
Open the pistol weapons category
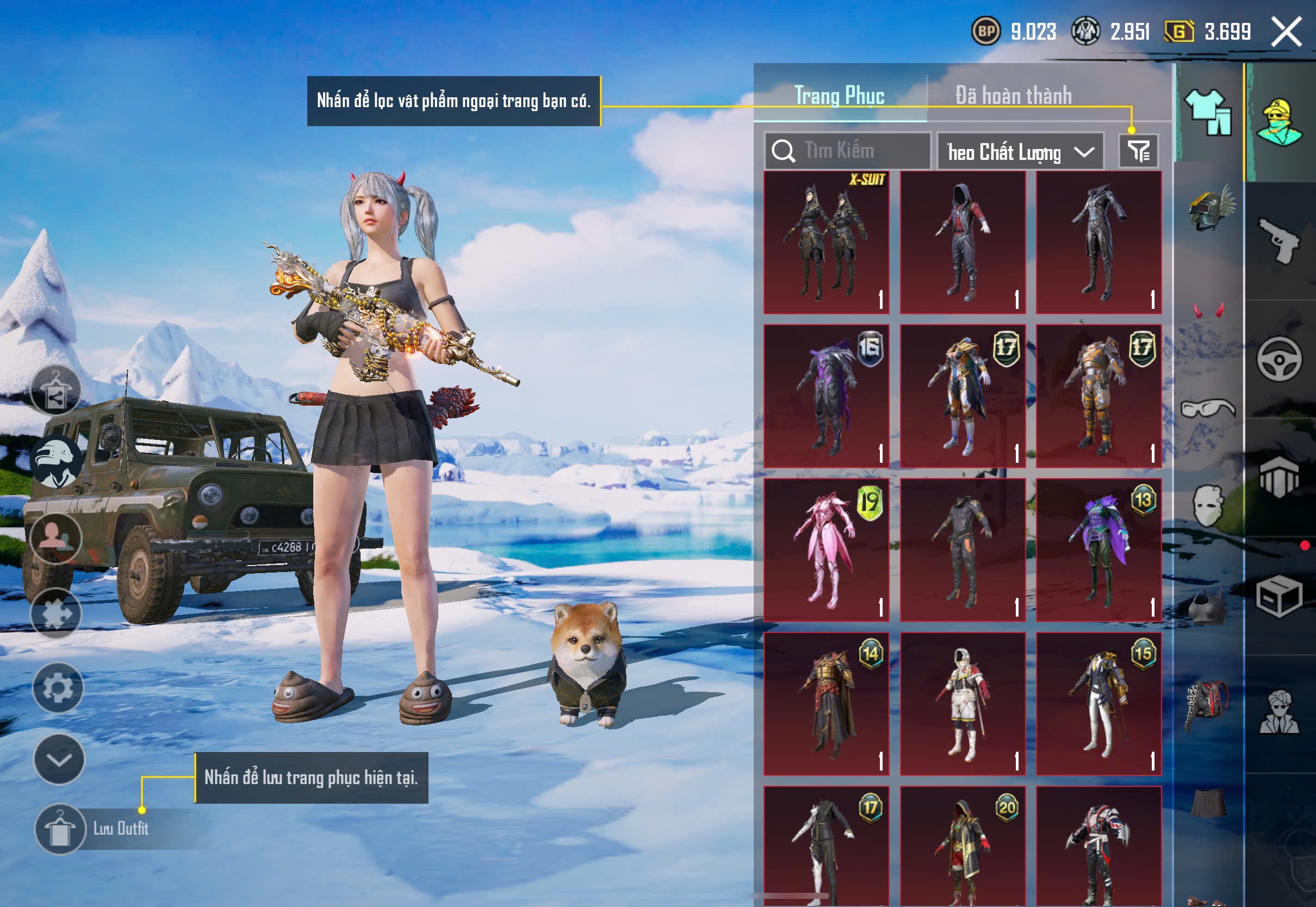pos(1280,241)
